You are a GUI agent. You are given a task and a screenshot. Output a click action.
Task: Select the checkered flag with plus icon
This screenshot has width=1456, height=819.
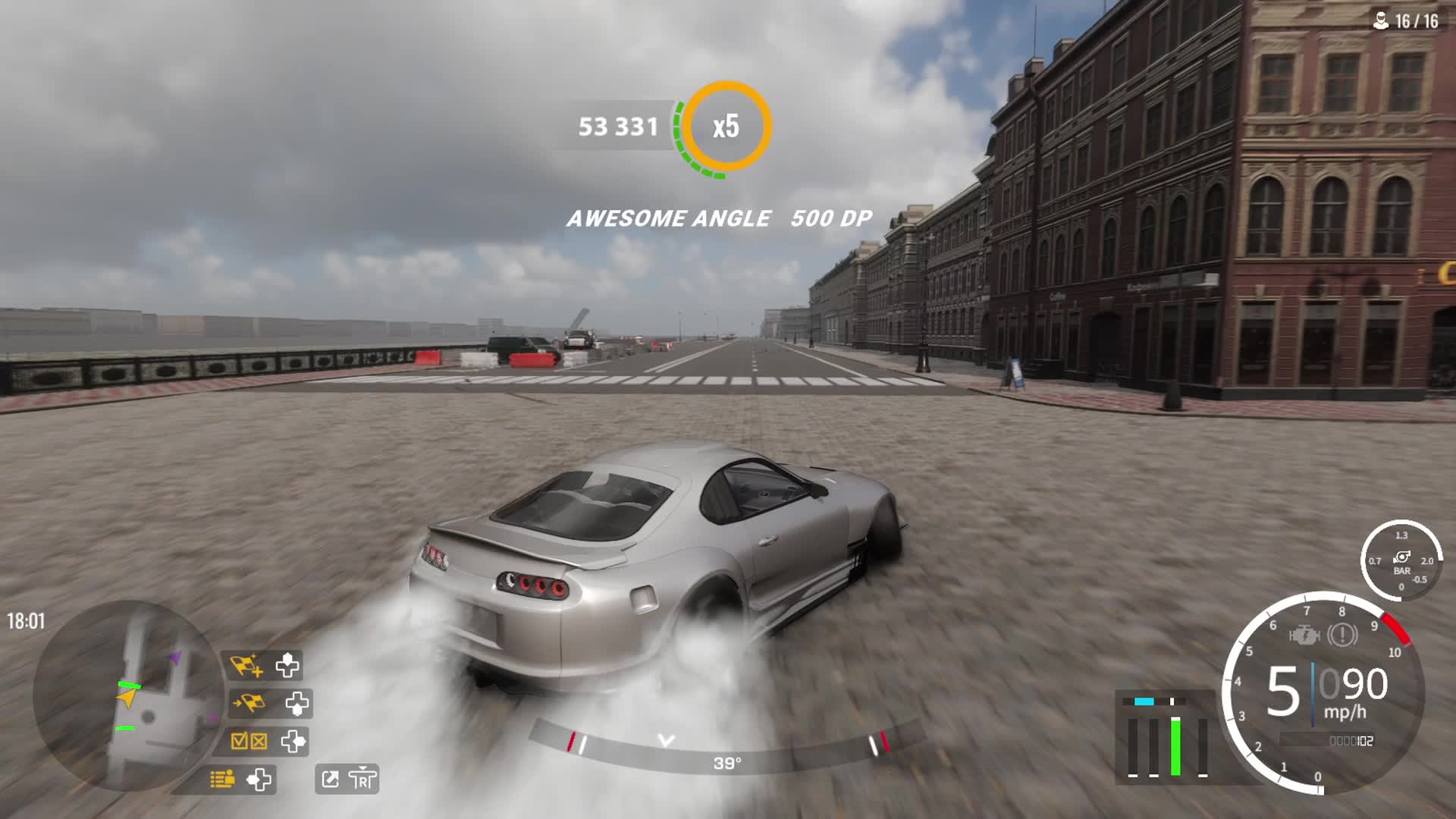tap(246, 666)
